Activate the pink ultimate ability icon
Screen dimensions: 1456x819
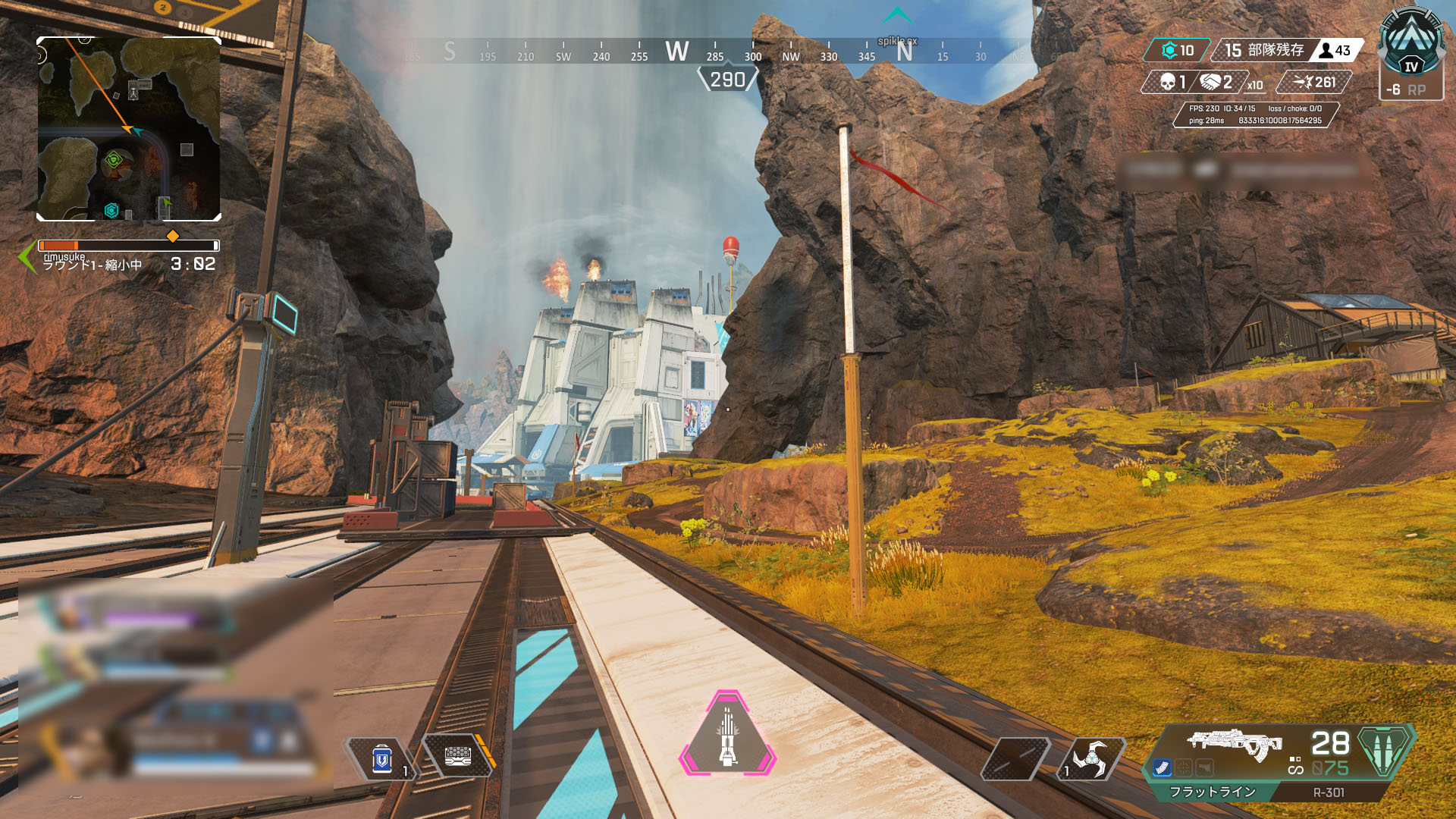coord(728,734)
